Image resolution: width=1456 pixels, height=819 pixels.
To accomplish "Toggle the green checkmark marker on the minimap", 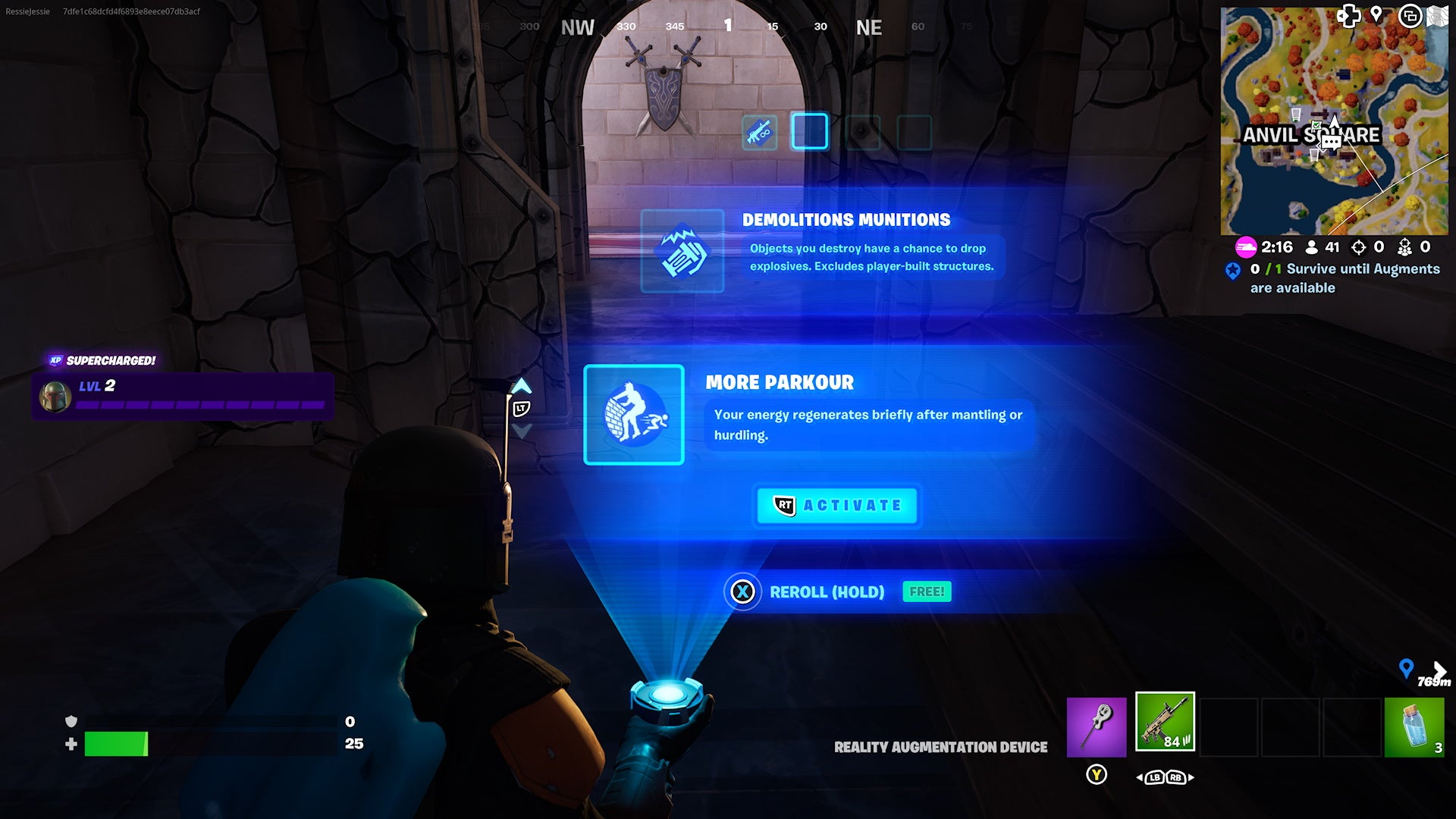I will [x=1316, y=126].
